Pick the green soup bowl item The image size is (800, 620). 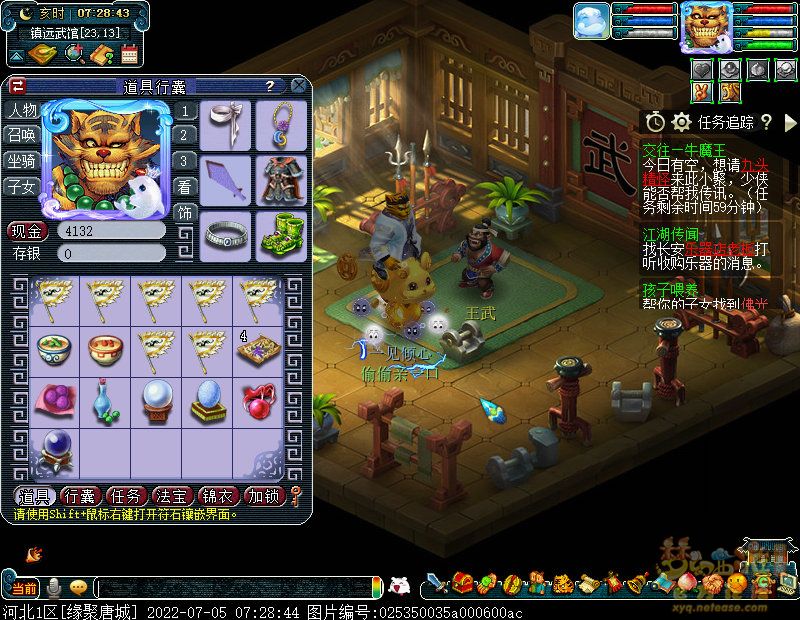(x=54, y=348)
